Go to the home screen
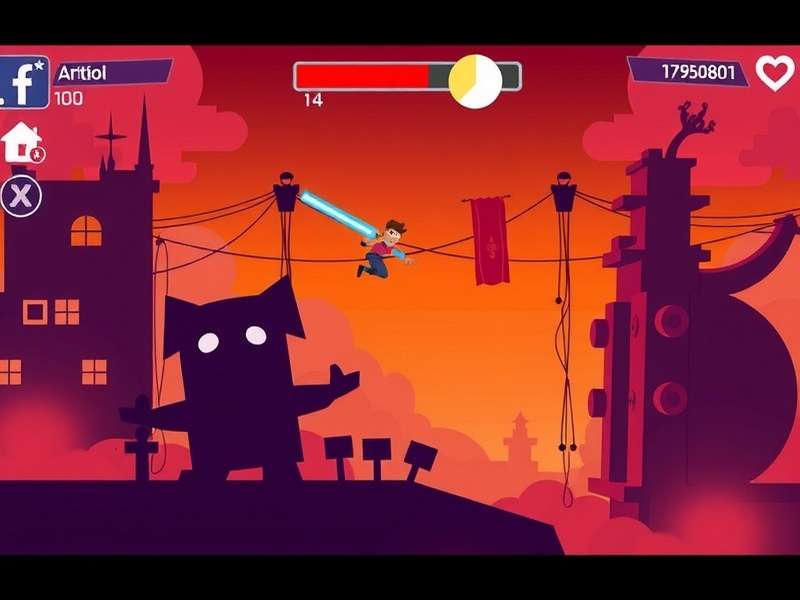The image size is (800, 600). (x=22, y=143)
